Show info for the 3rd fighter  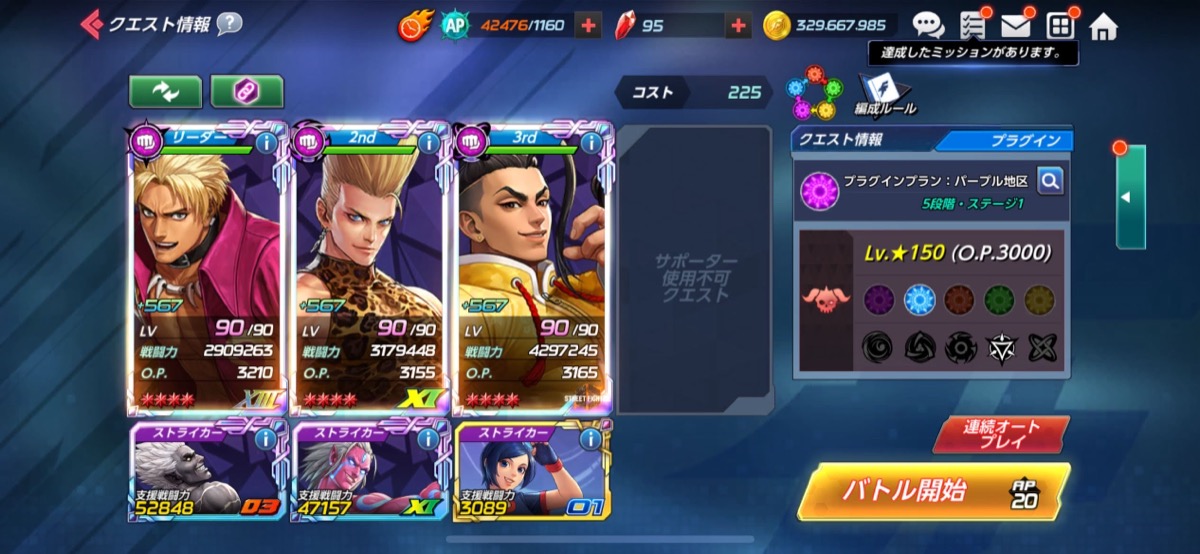tap(591, 142)
